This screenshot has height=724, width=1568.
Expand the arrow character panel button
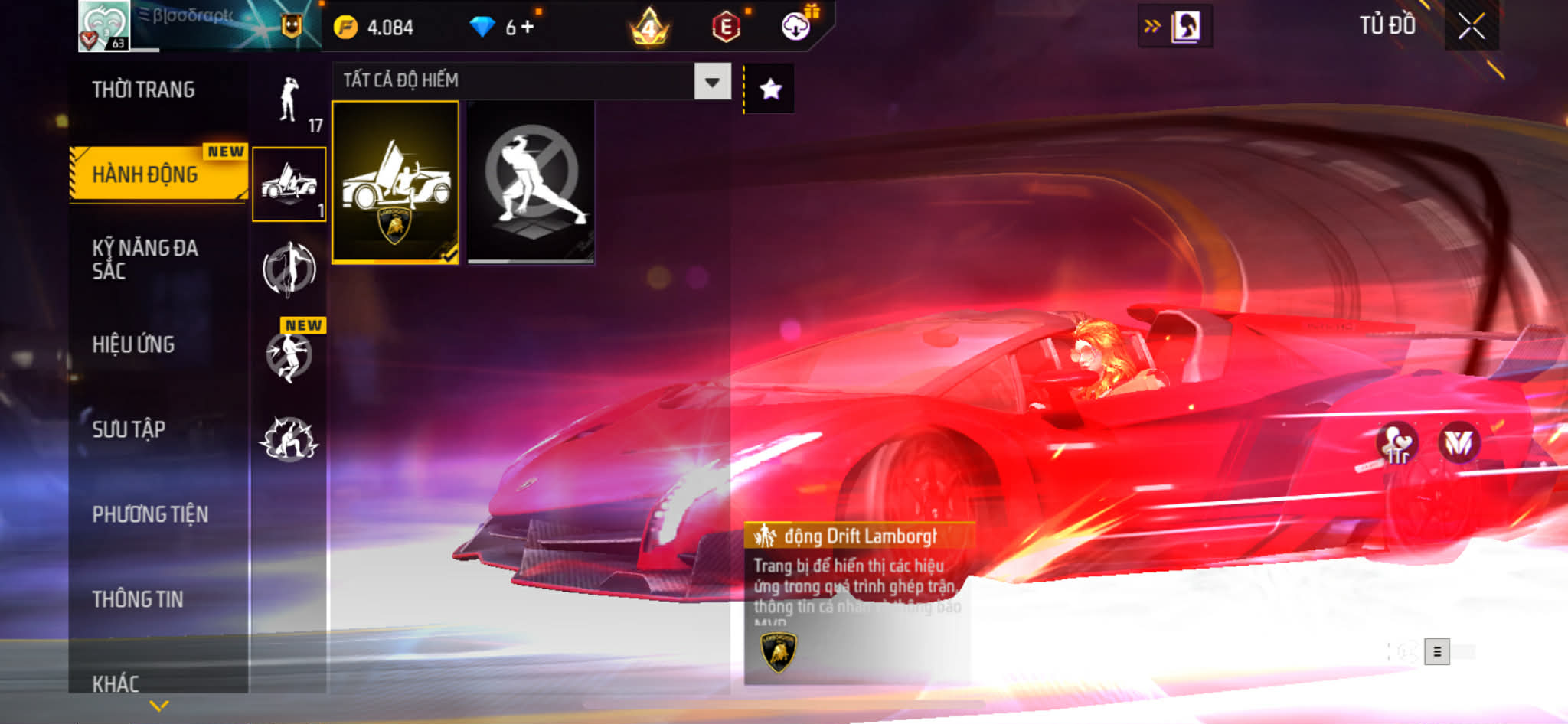(x=1174, y=27)
